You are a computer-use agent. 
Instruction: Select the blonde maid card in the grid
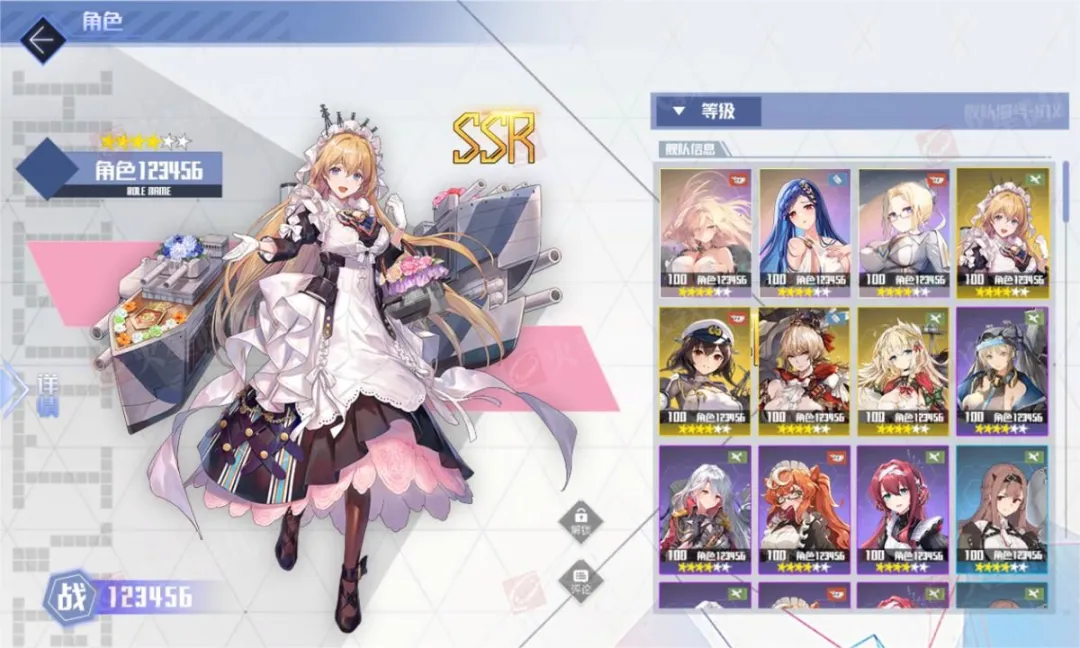pyautogui.click(x=1001, y=232)
